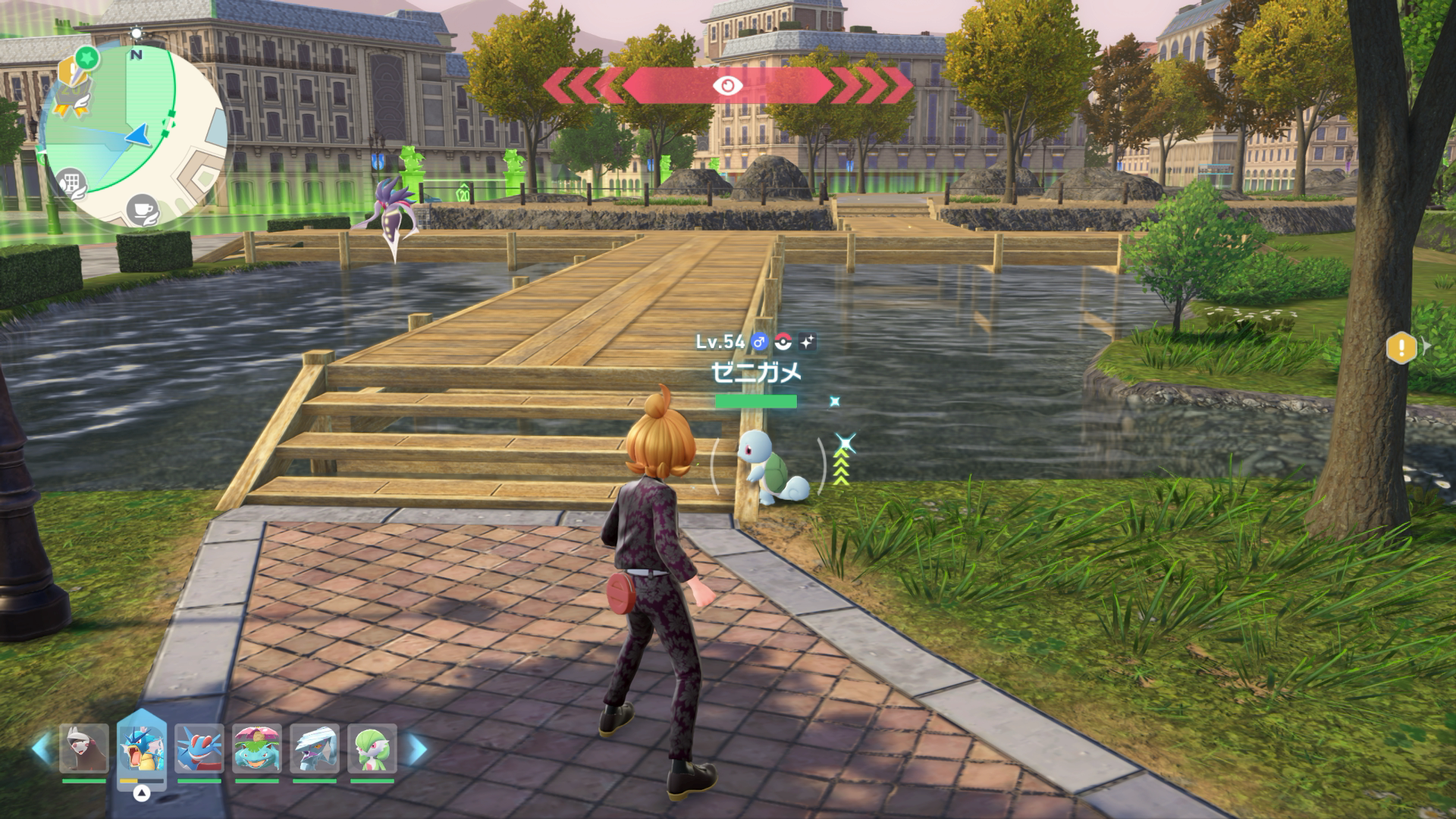Select the café cup marker on minimap

click(x=141, y=209)
